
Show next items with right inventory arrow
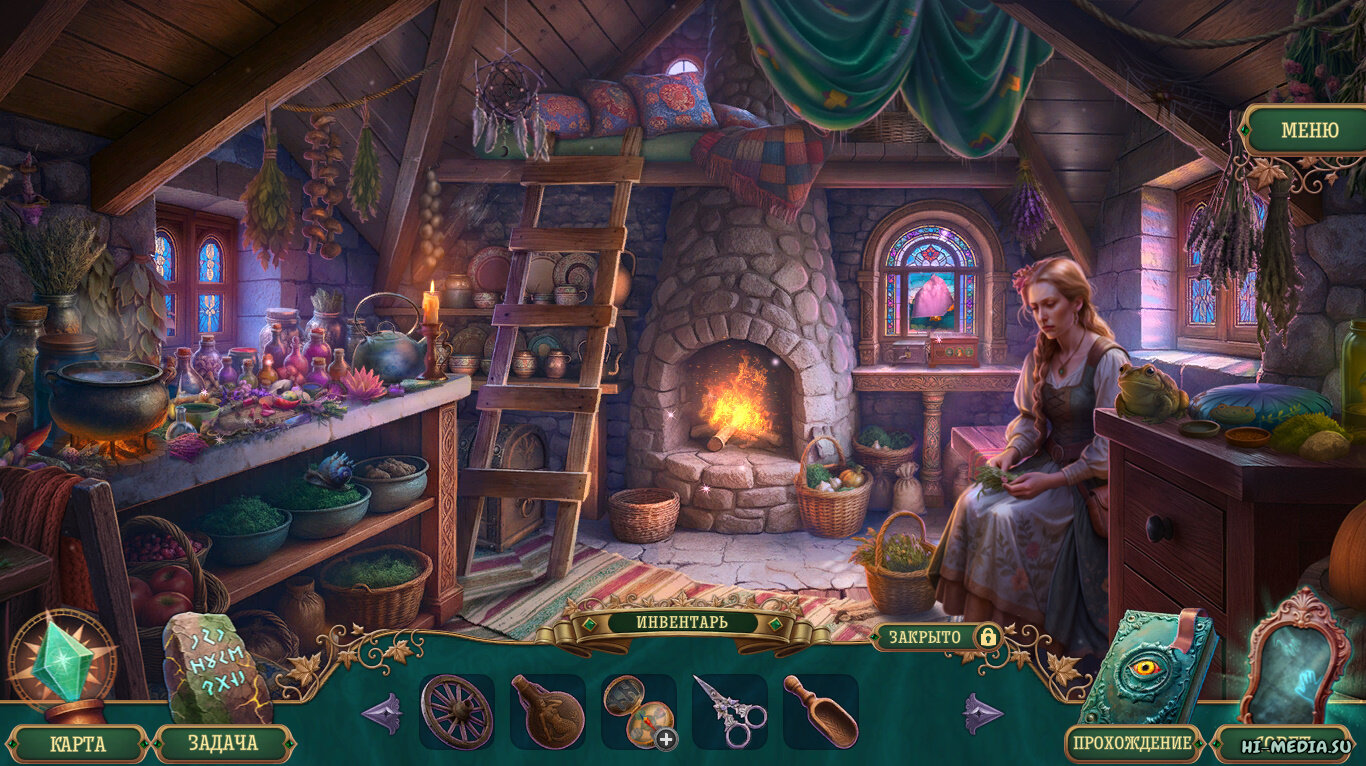point(983,714)
